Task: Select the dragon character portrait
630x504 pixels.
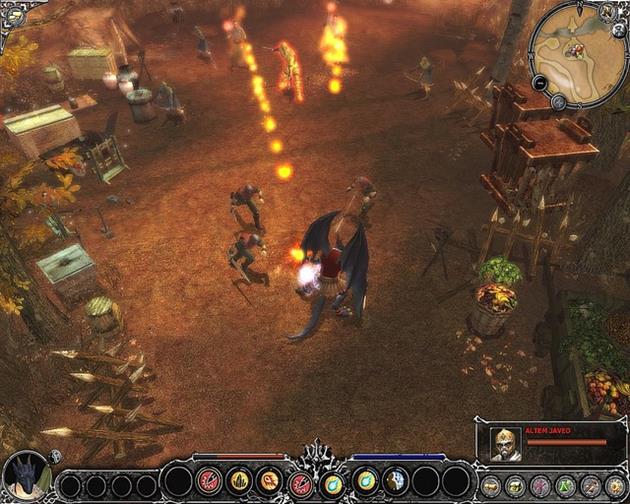Action: coord(27,476)
